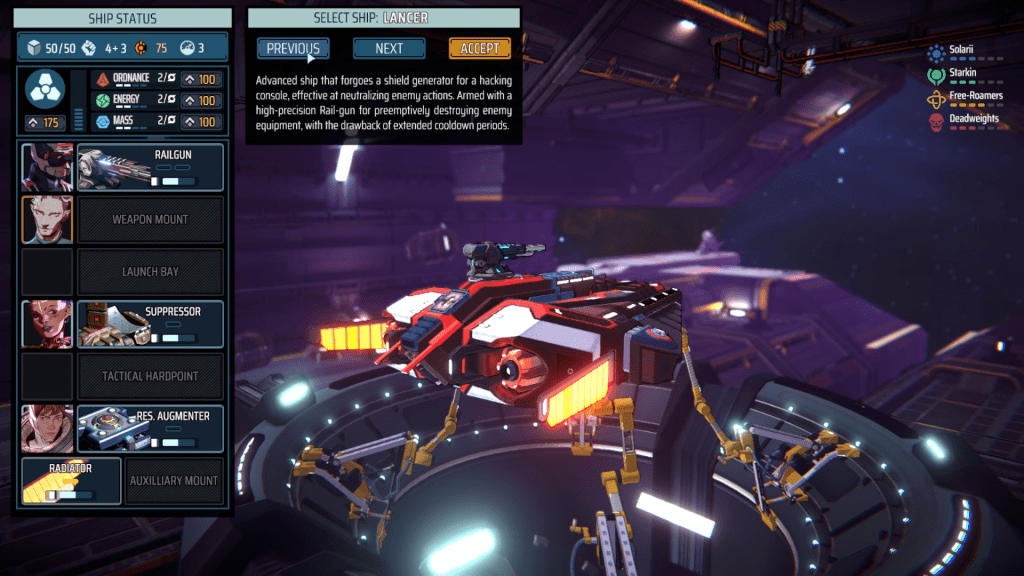
Task: Select the Res. Augmenter module slot
Action: (150, 428)
